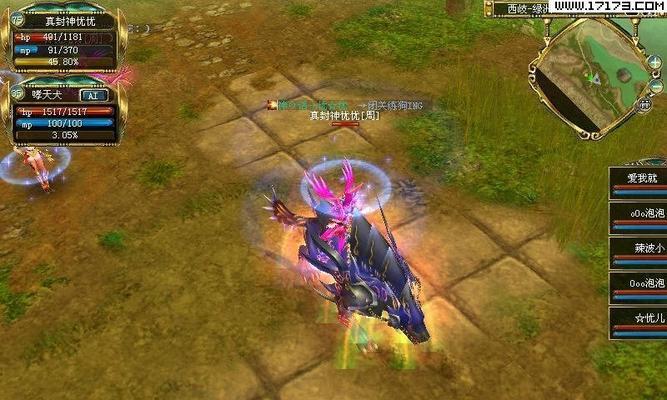
Task: Select party member ☆优儿
Action: 639,320
